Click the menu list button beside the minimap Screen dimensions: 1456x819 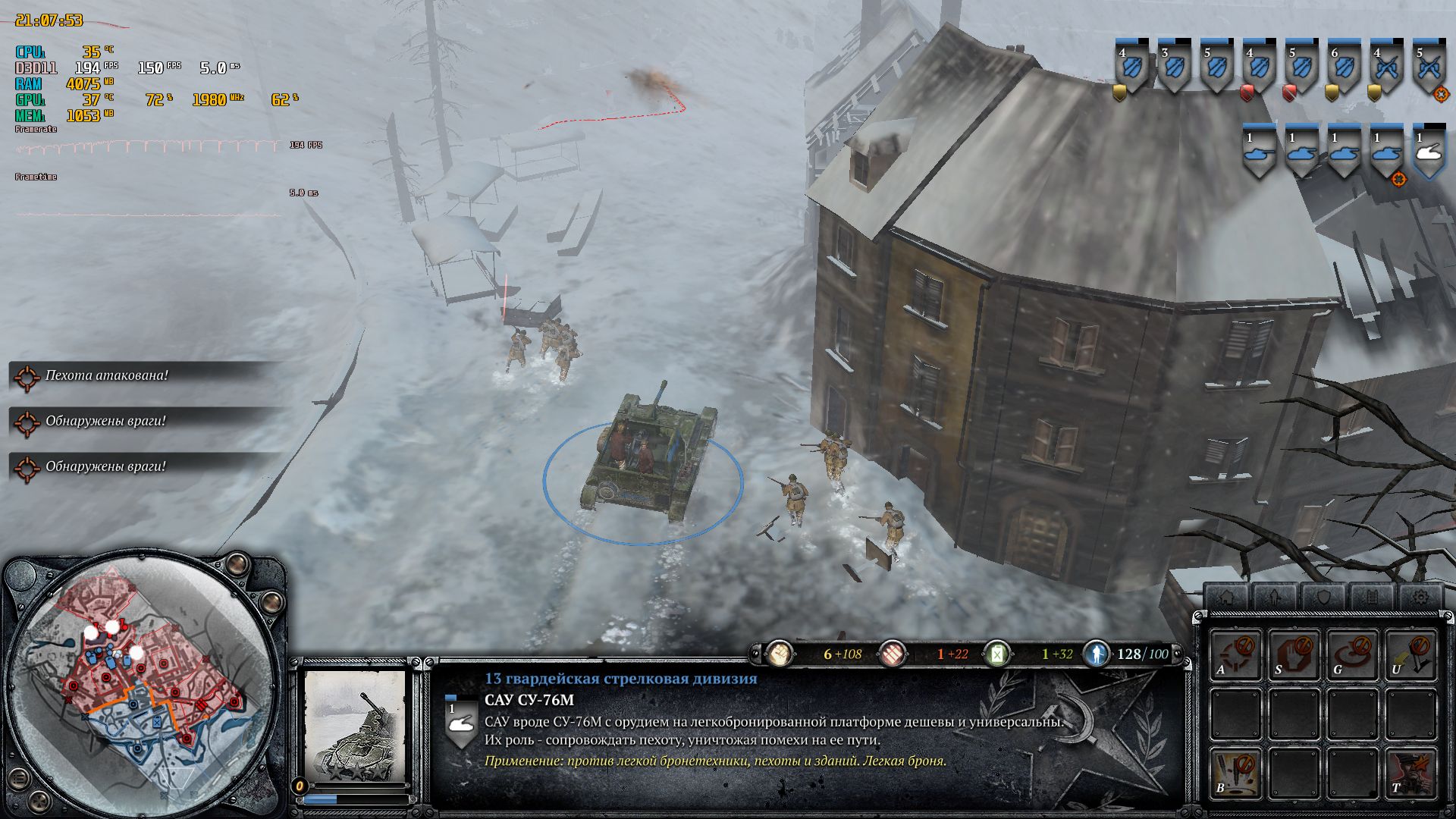(18, 778)
